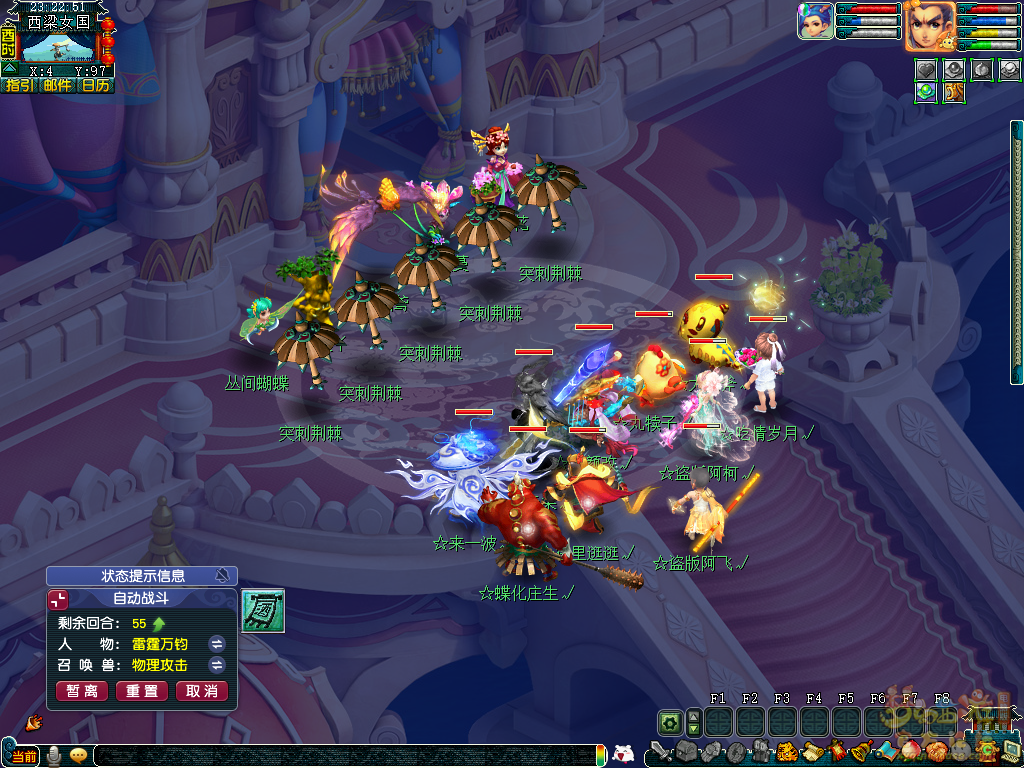Click the green orb buff icon
The height and width of the screenshot is (768, 1024).
point(926,92)
